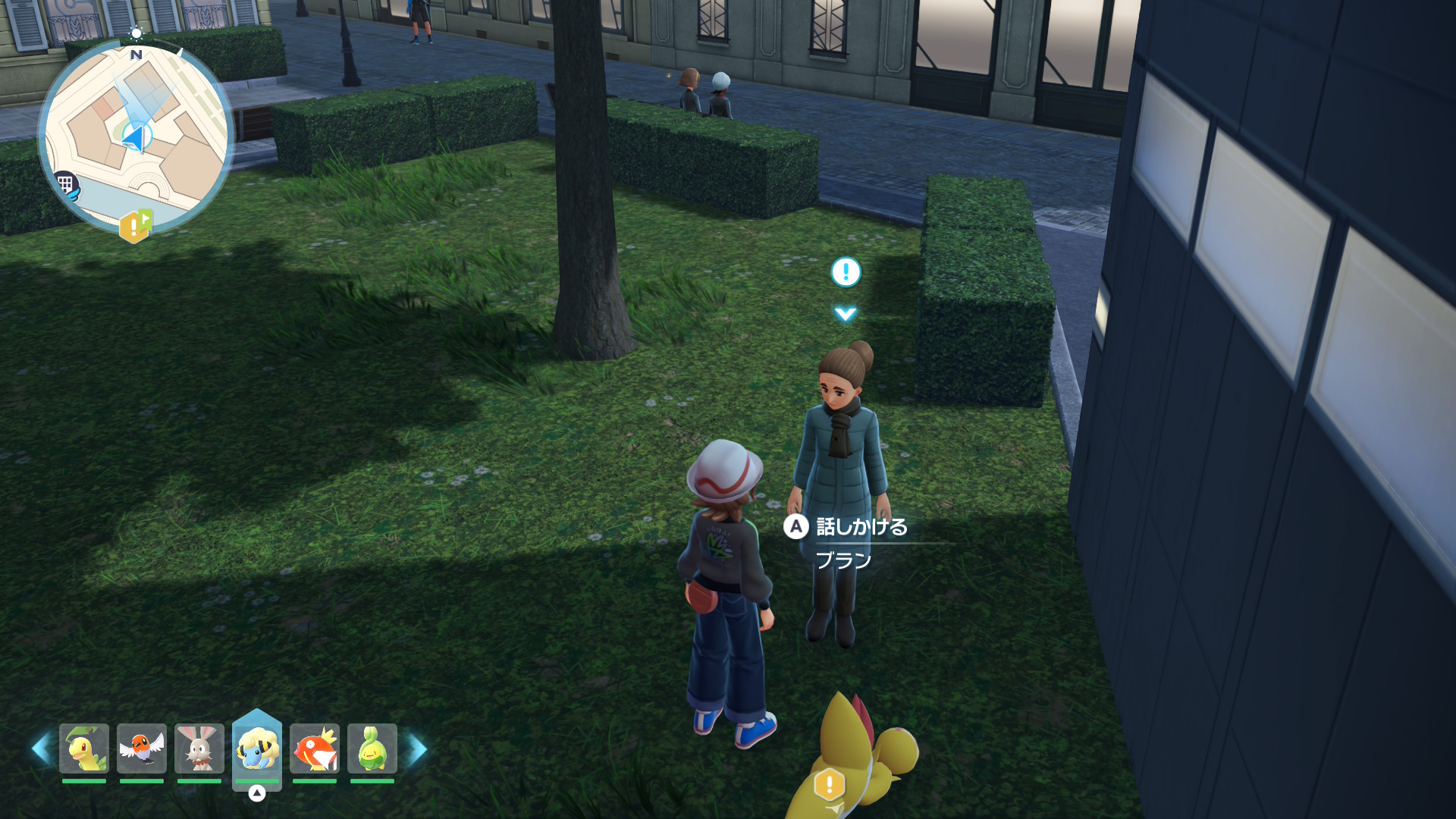Choose the Bunnelby party slot

pos(199,748)
